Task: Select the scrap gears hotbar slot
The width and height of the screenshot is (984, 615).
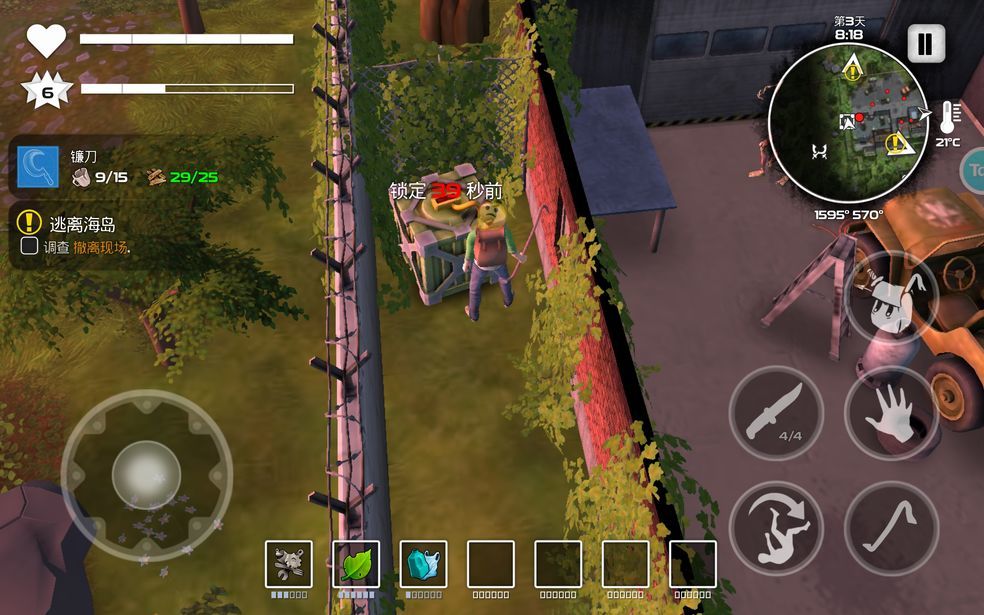Action: pos(289,564)
